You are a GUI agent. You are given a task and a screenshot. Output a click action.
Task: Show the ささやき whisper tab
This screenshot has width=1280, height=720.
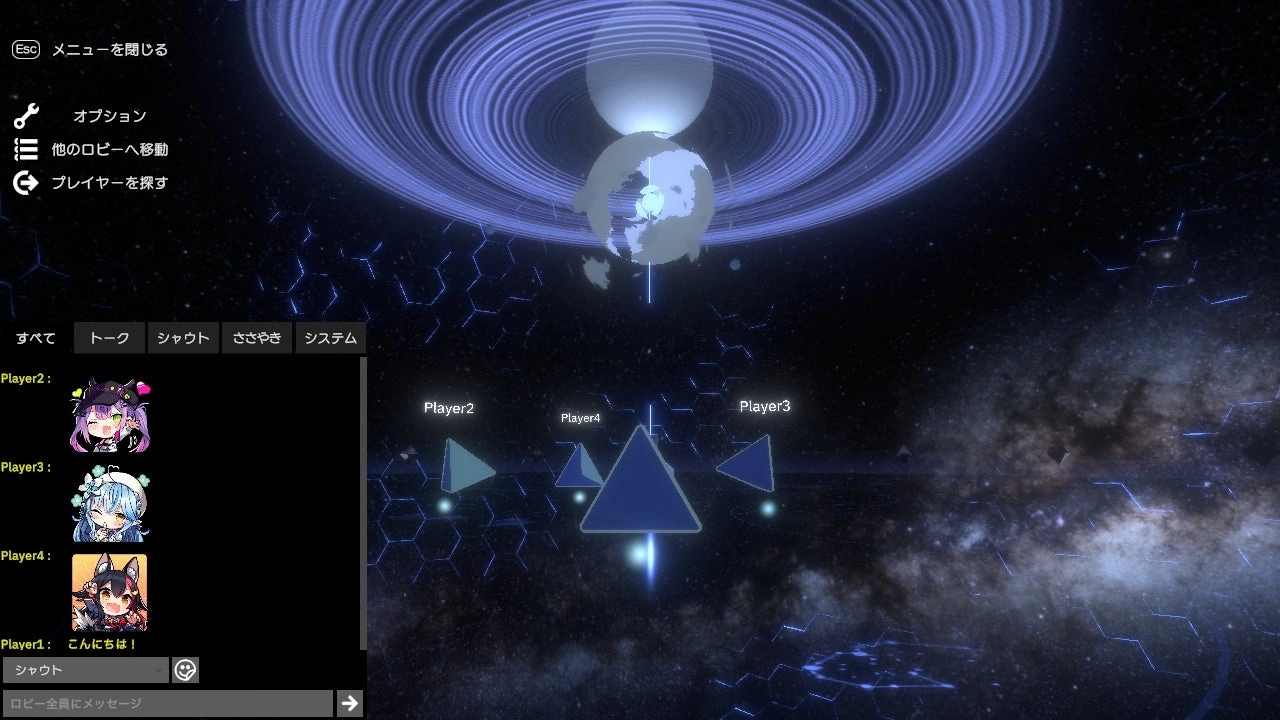[257, 338]
